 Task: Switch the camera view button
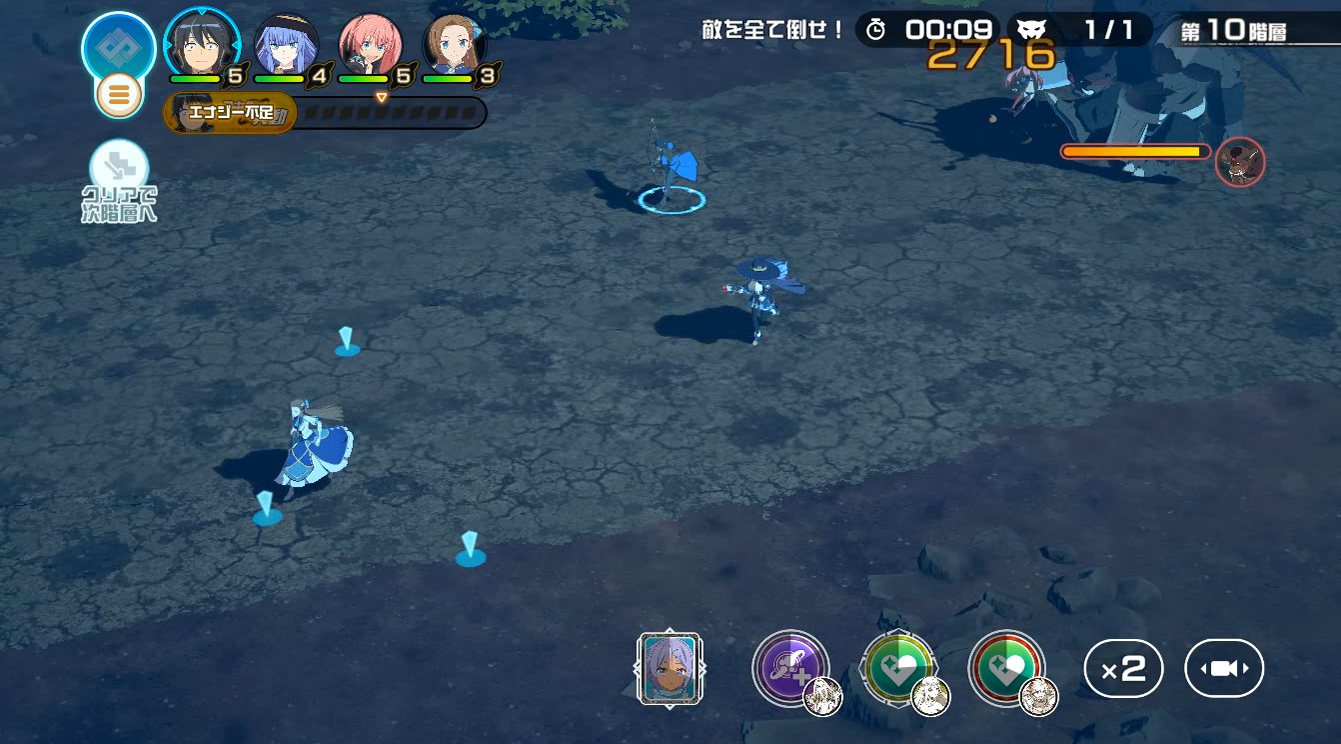coord(1224,668)
